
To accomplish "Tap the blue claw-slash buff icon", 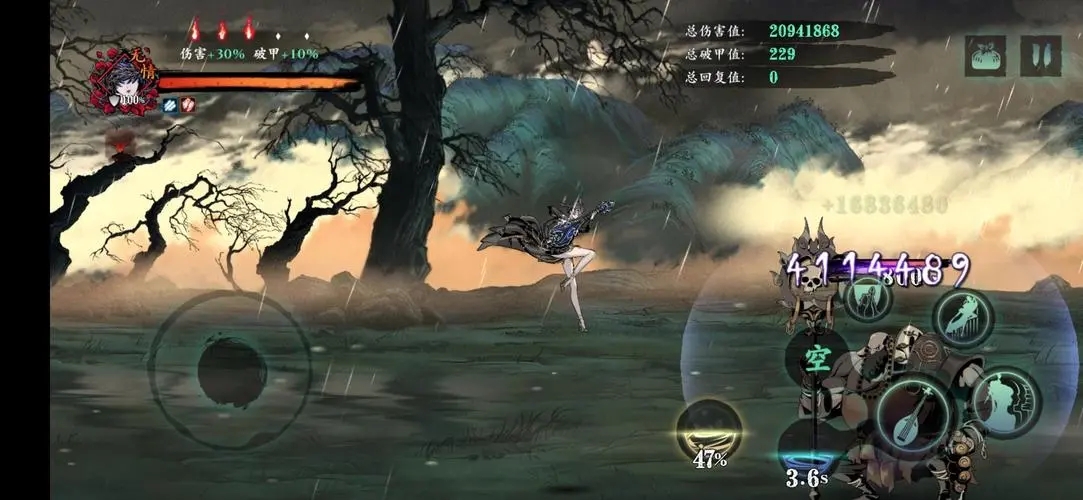I will pyautogui.click(x=169, y=104).
